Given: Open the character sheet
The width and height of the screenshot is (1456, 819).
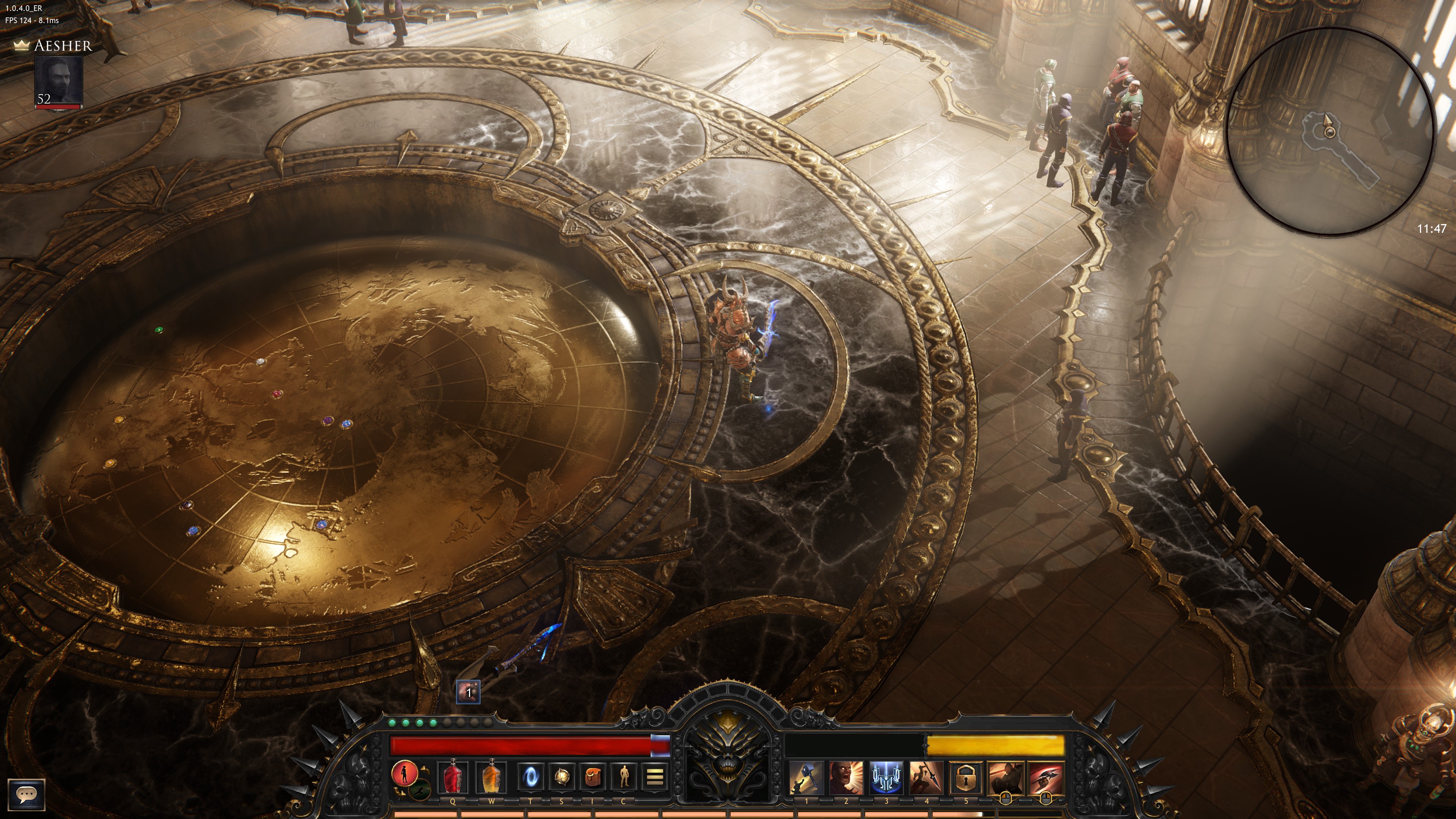Looking at the screenshot, I should pyautogui.click(x=624, y=778).
